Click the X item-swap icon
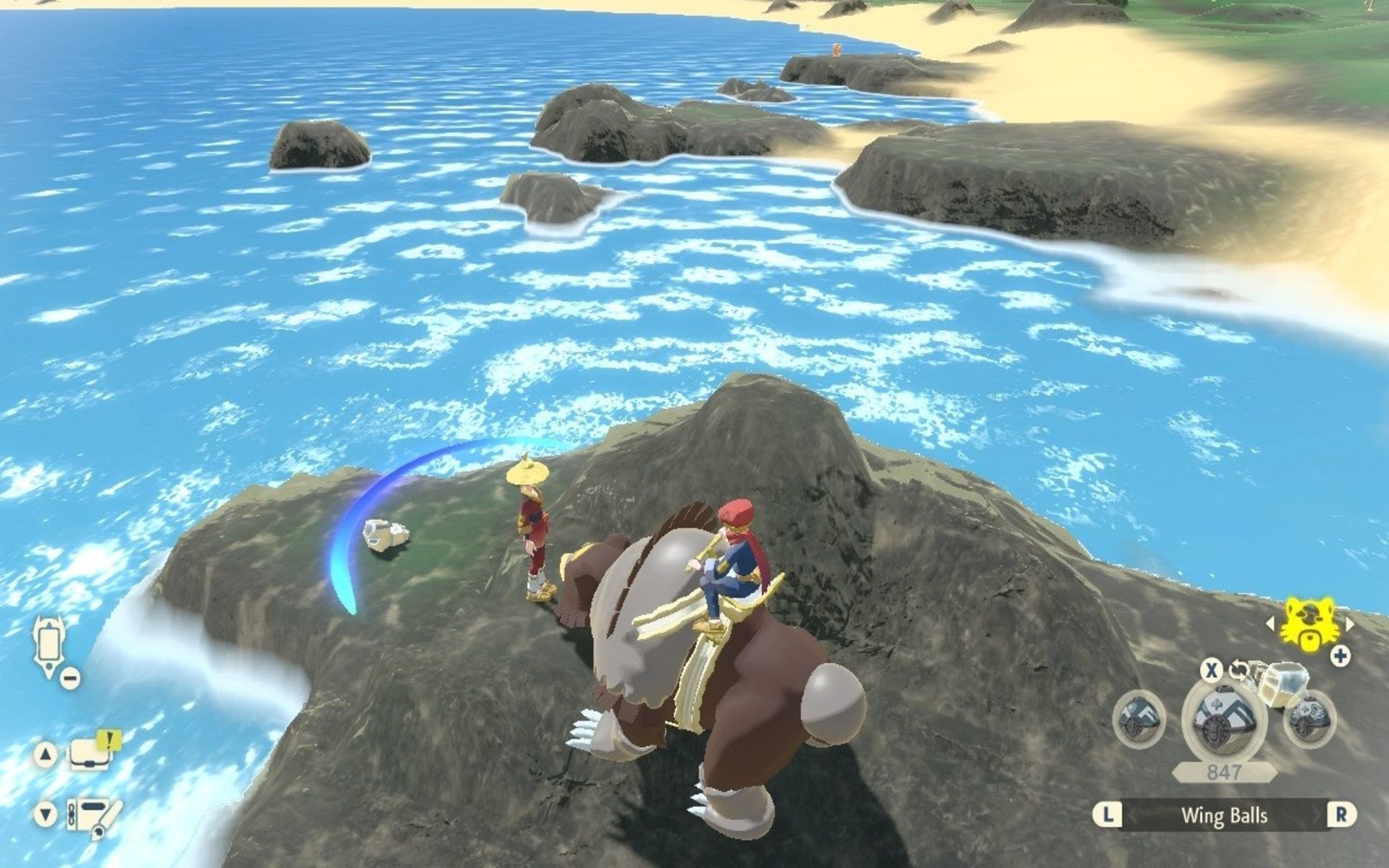The height and width of the screenshot is (868, 1389). click(x=1212, y=670)
